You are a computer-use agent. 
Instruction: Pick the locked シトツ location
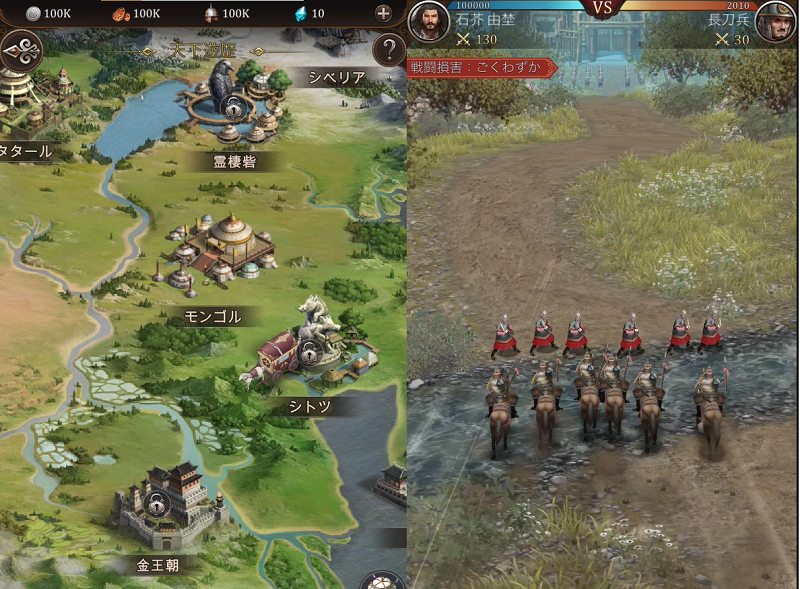pos(308,353)
